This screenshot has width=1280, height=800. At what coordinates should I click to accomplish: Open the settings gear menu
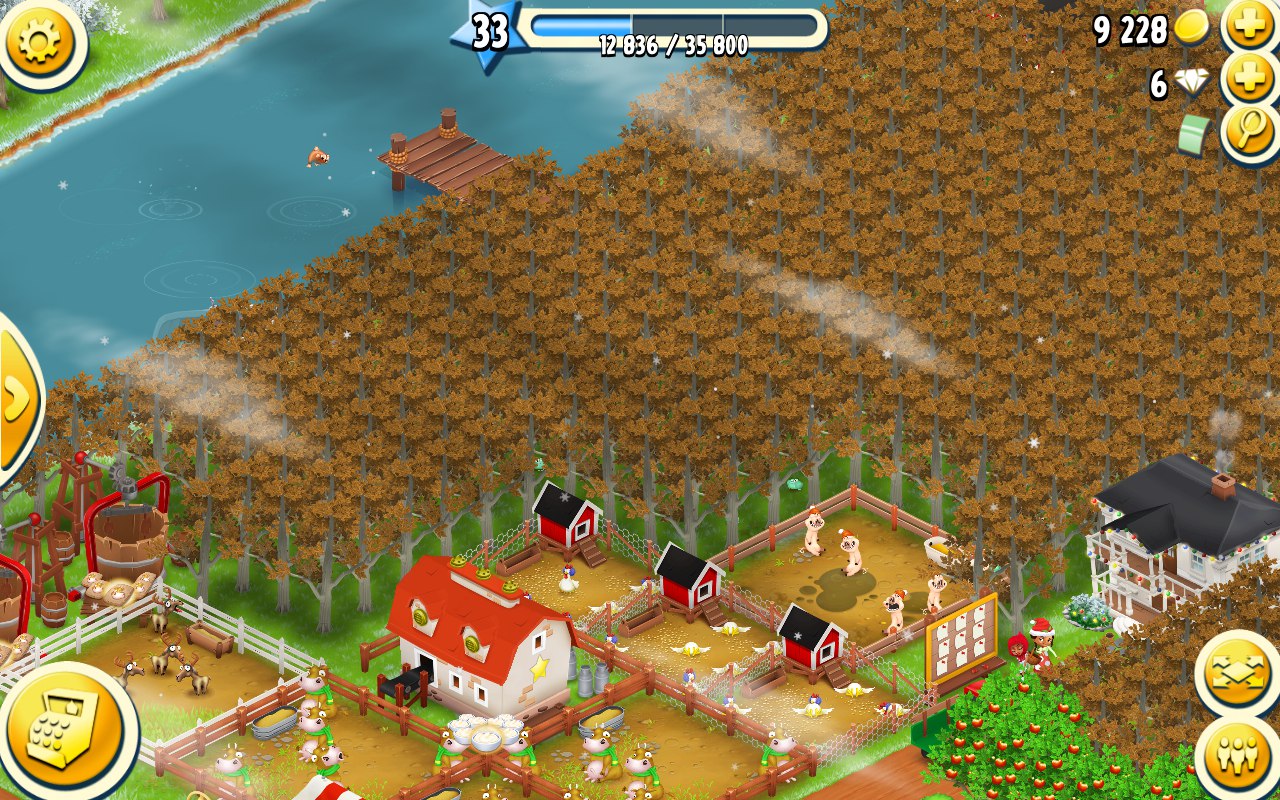point(42,42)
